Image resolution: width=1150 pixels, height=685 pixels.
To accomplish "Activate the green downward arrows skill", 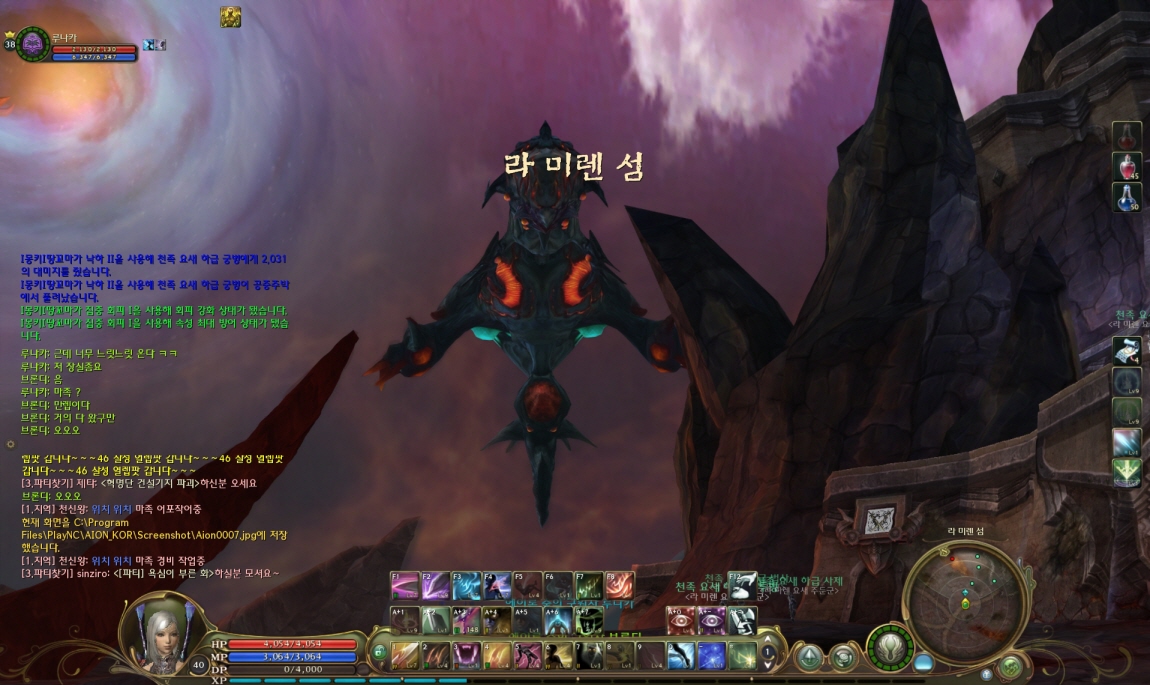I will point(1127,471).
